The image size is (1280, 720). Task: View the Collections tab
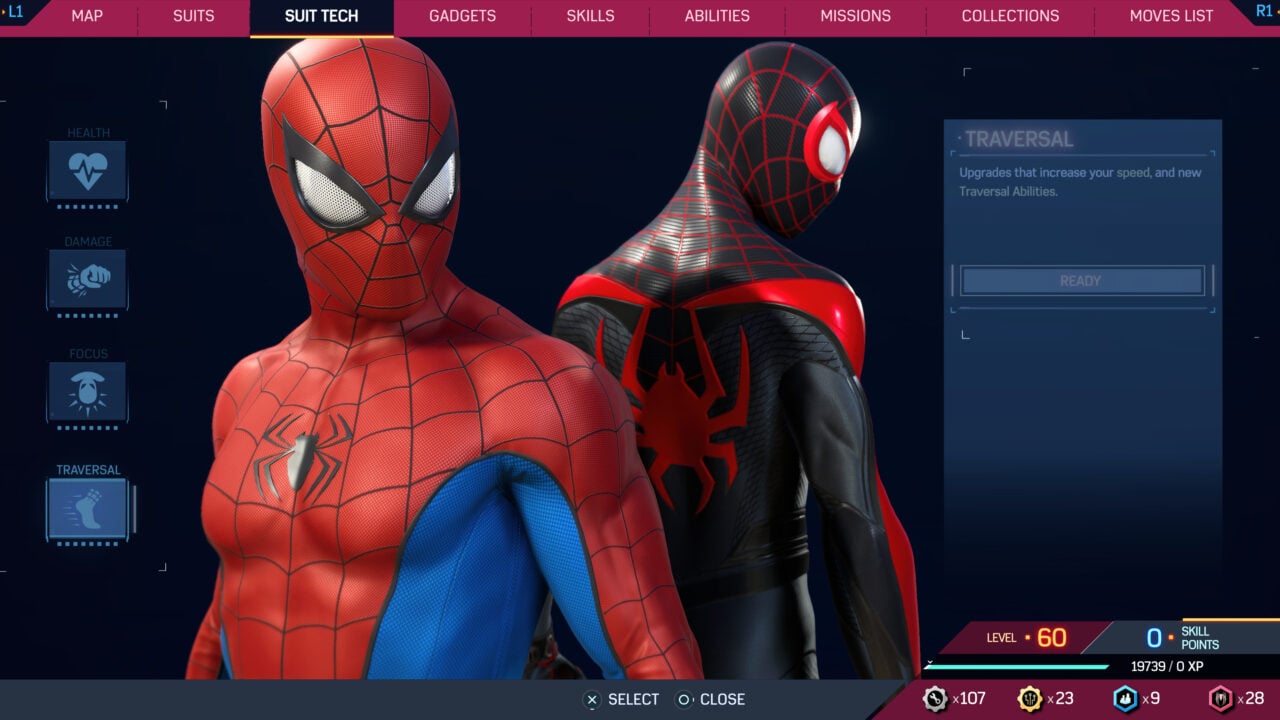tap(1010, 16)
